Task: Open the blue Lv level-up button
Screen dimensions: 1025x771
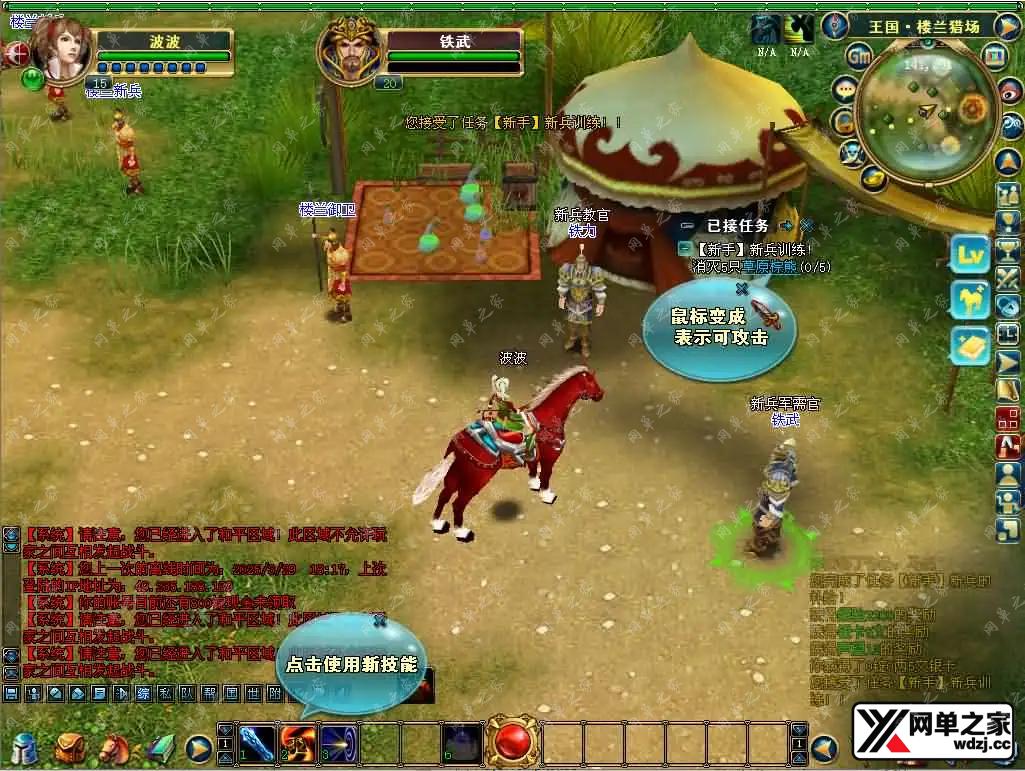Action: point(969,254)
